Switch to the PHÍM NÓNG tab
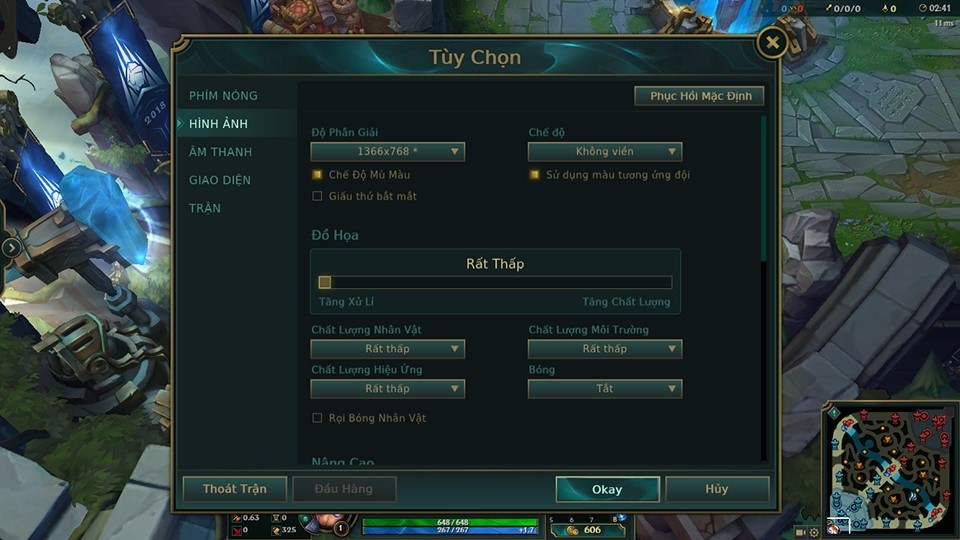Image resolution: width=960 pixels, height=540 pixels. (x=223, y=96)
